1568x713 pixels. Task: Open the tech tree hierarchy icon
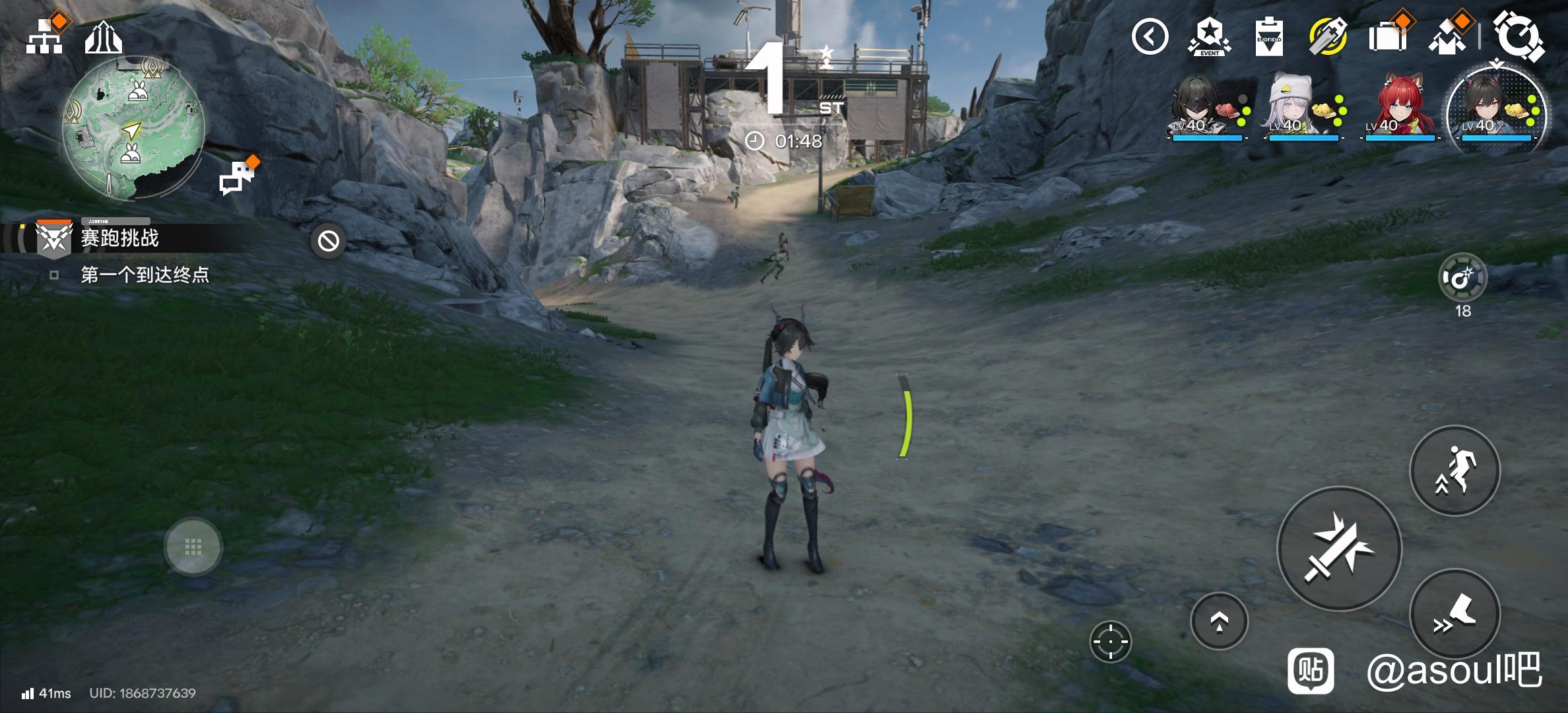coord(44,36)
